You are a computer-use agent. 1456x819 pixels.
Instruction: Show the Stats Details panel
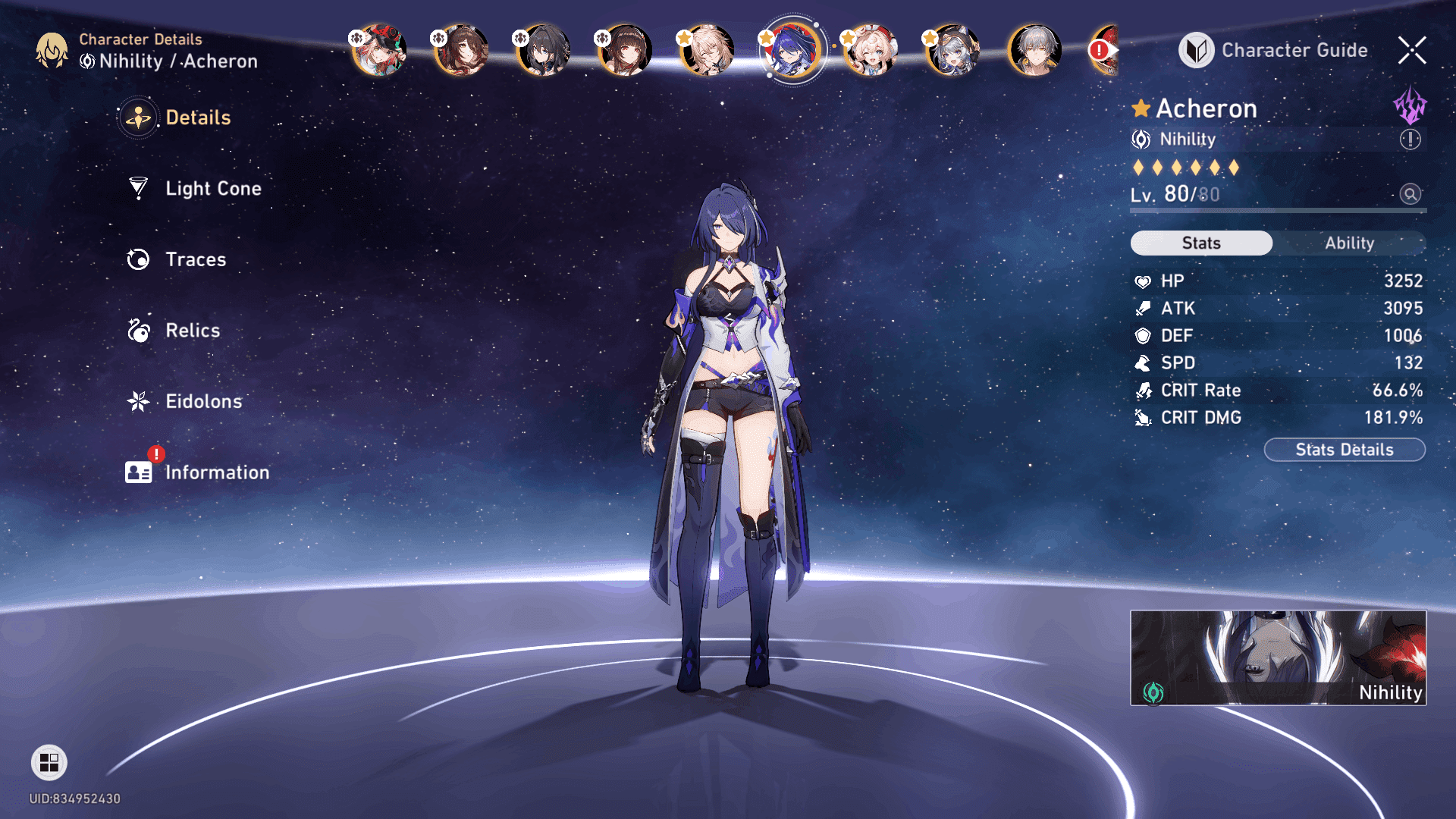pos(1345,450)
